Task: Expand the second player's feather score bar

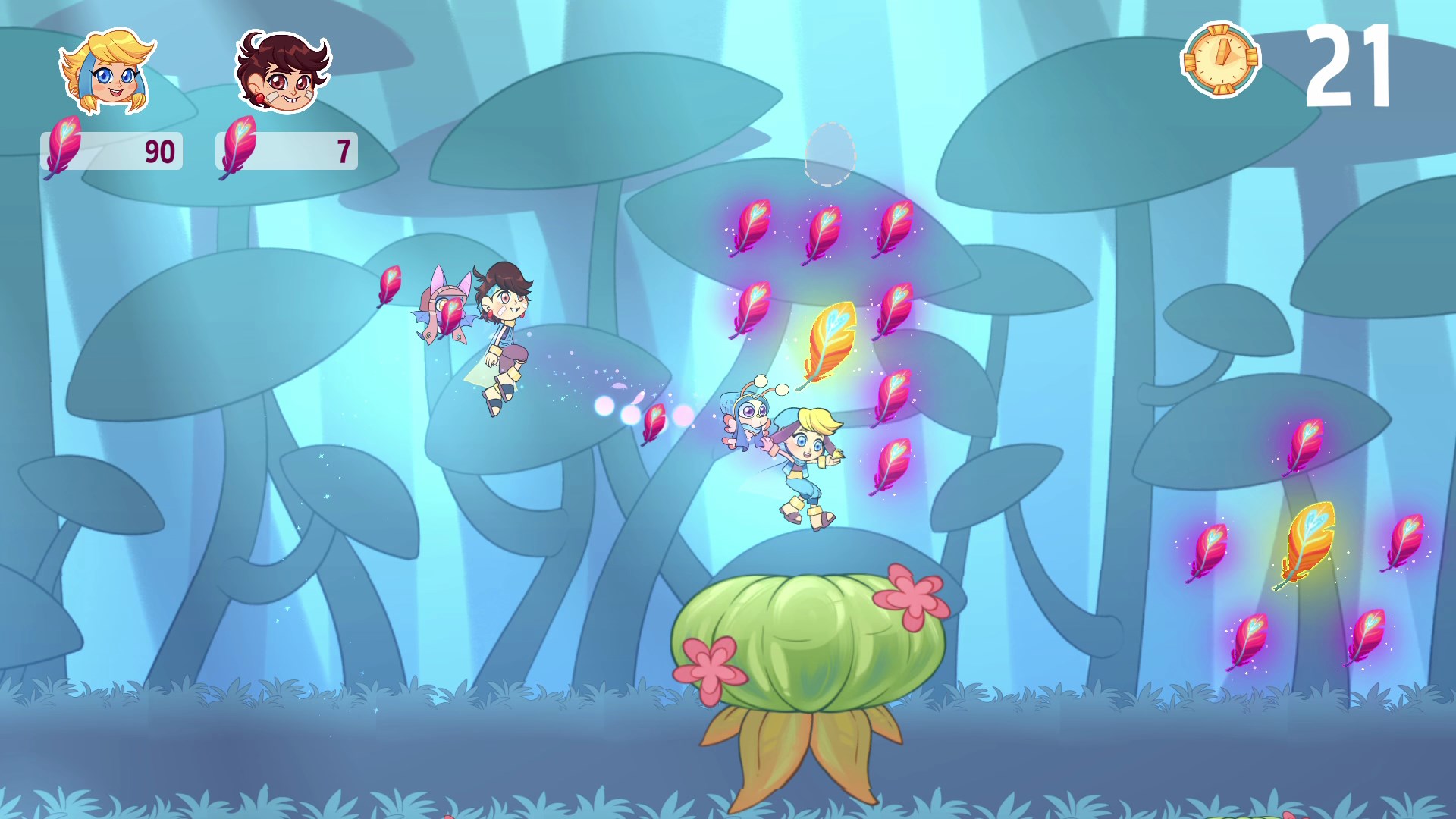Action: (x=287, y=149)
